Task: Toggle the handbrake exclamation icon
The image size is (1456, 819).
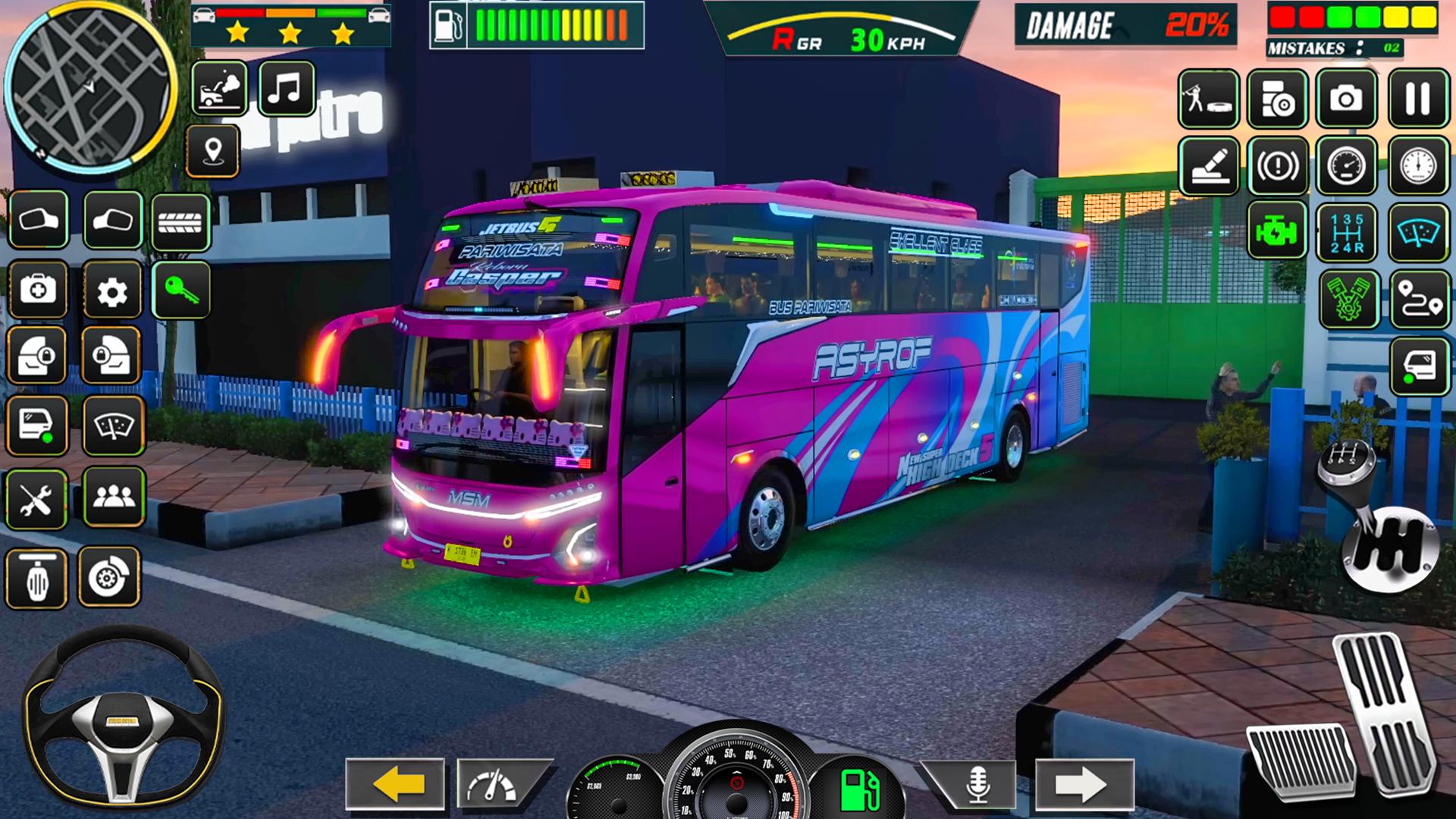Action: [x=1277, y=165]
